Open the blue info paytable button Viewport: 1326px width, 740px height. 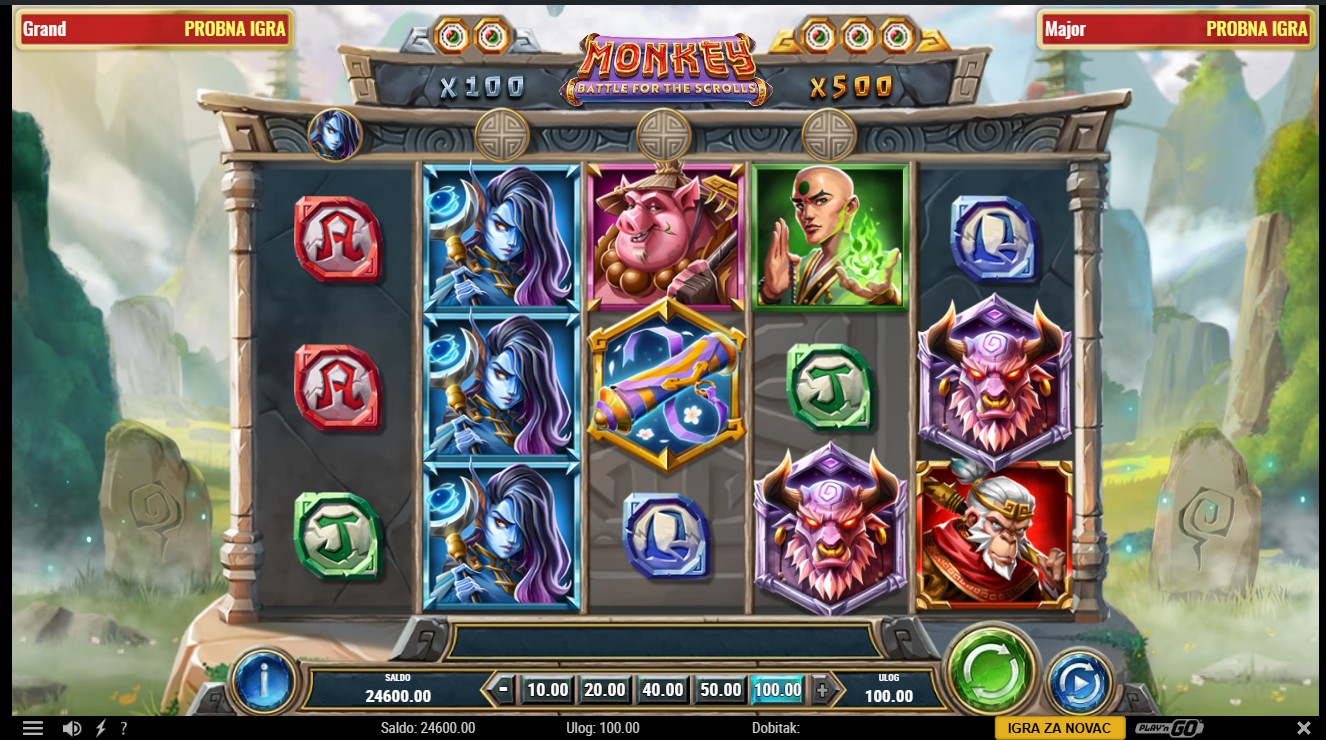point(263,681)
